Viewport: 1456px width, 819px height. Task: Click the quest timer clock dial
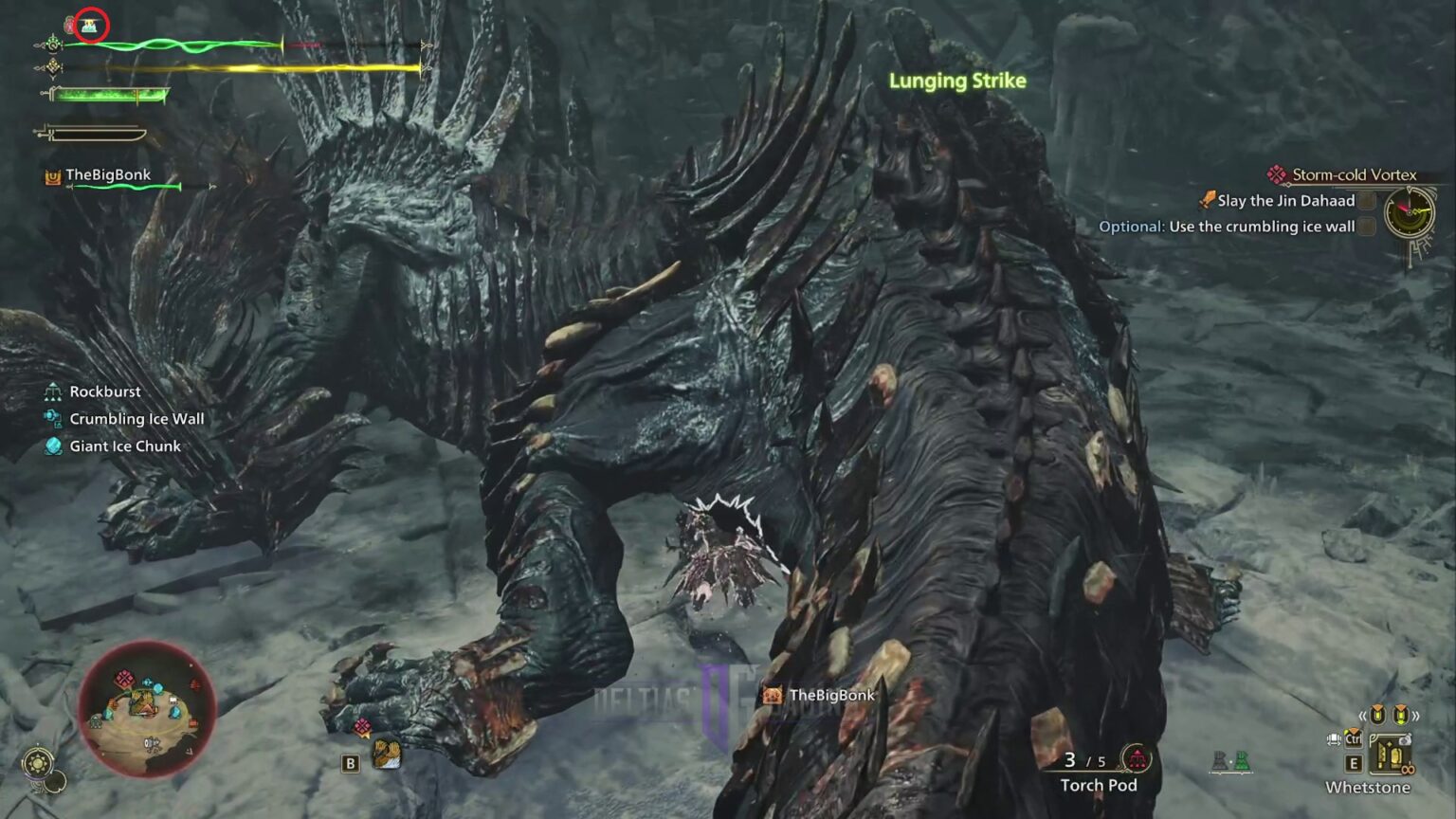click(1409, 211)
